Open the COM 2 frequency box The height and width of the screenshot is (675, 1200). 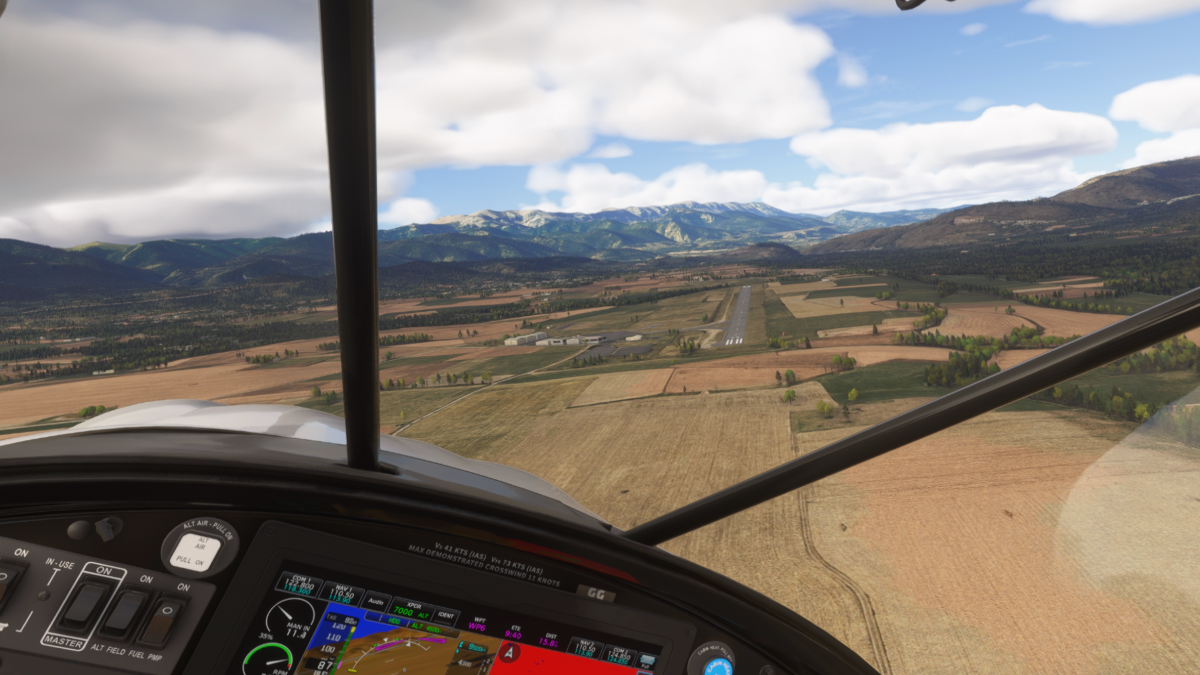tap(619, 655)
